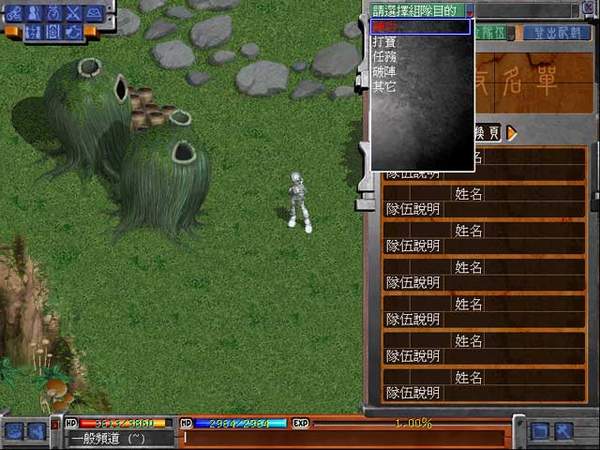Collapse the 請選擇組隊目的 dropdown arrow
The width and height of the screenshot is (600, 450).
470,10
